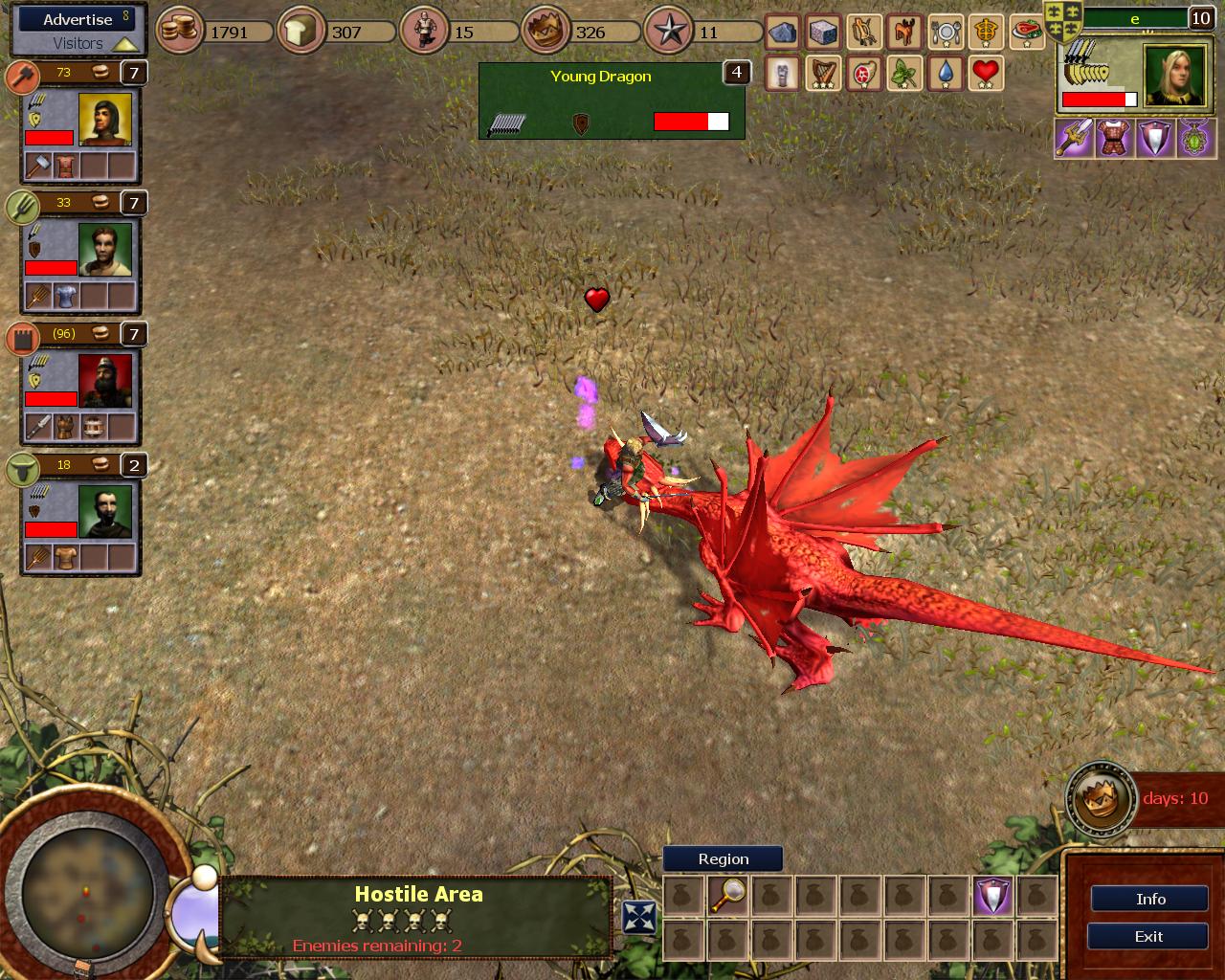Toggle the four-arrow expand button
This screenshot has height=980, width=1225.
[638, 917]
